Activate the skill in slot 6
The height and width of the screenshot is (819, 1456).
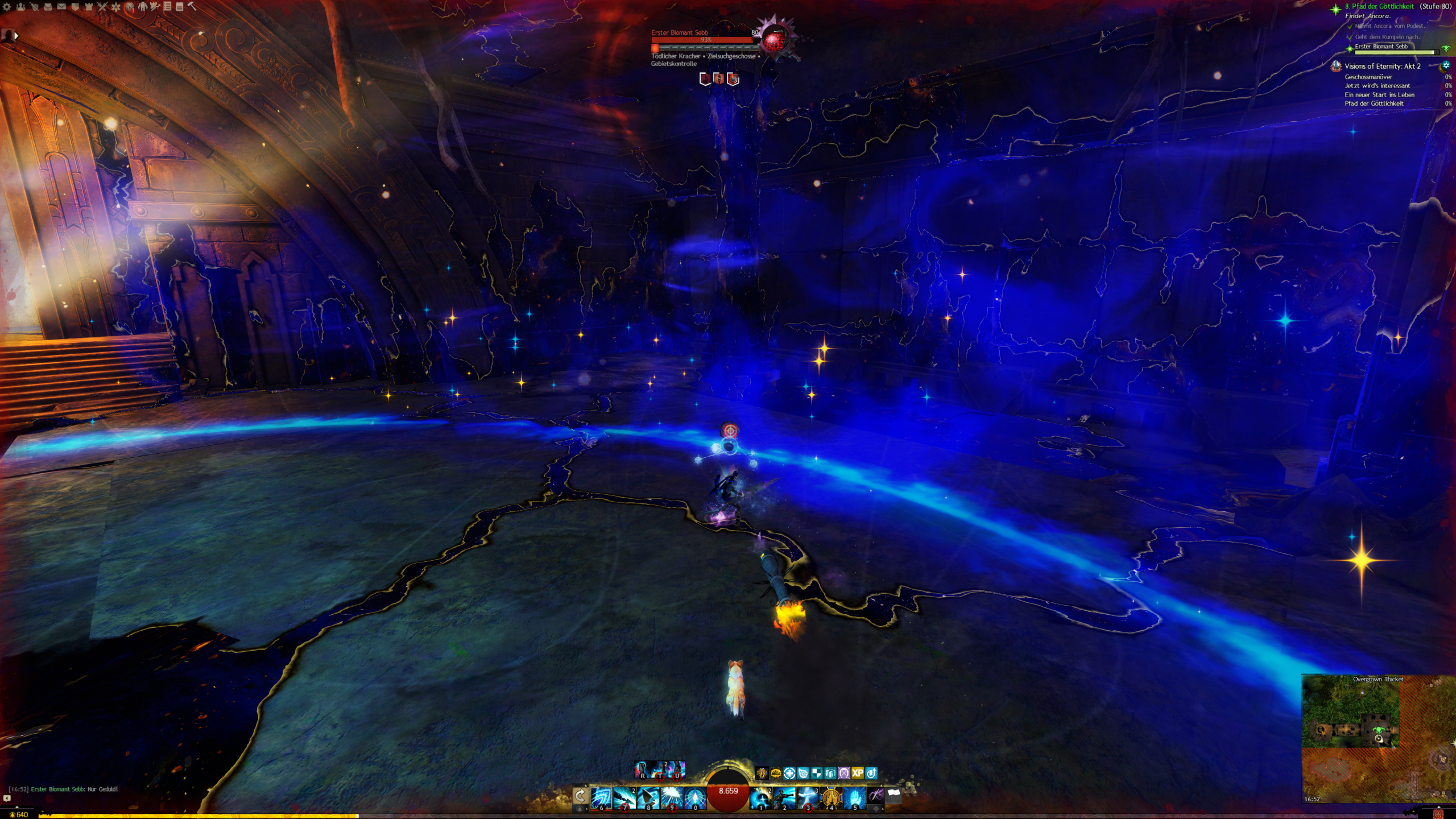601,797
